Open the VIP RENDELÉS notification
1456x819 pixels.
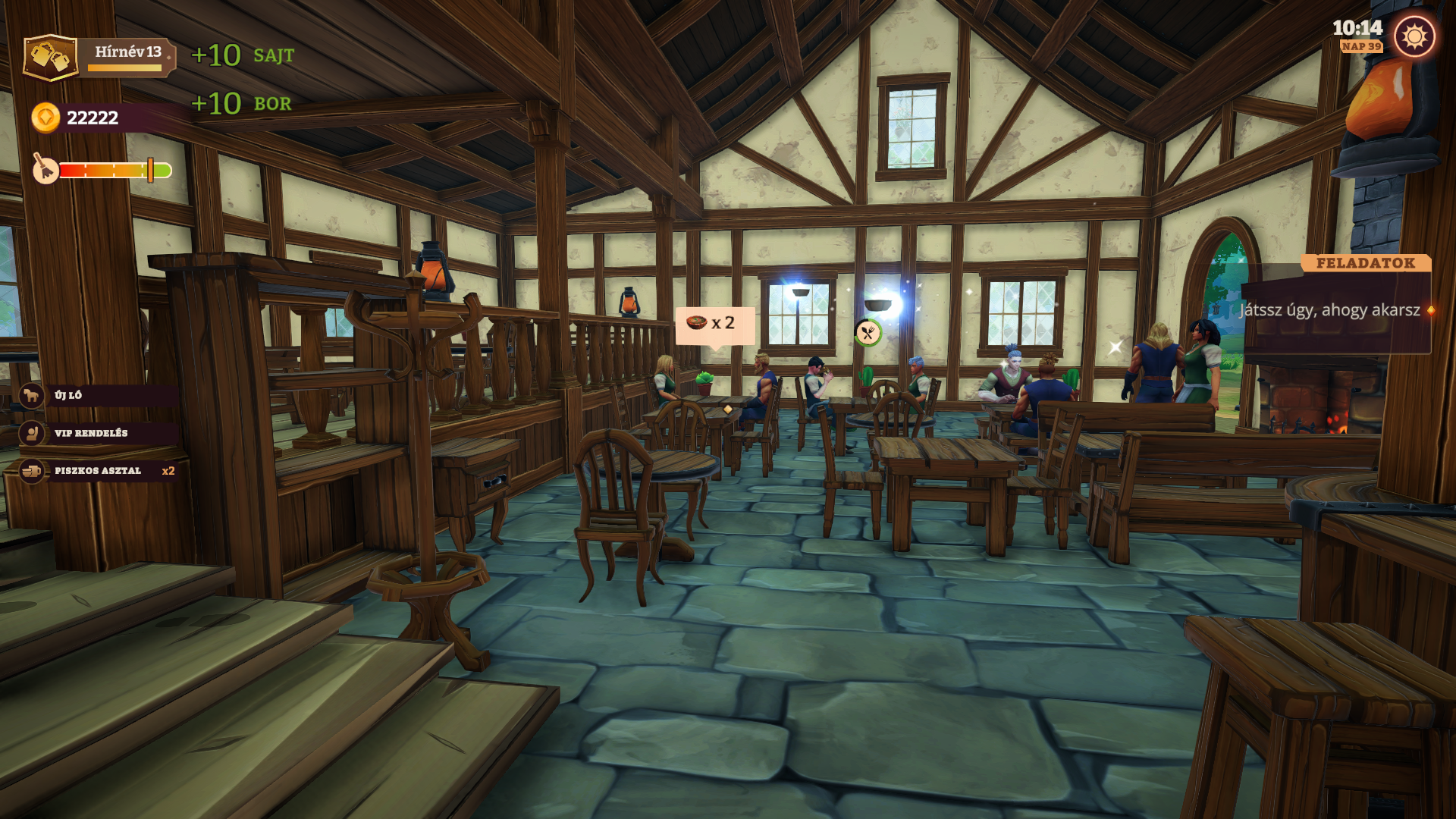pyautogui.click(x=99, y=433)
